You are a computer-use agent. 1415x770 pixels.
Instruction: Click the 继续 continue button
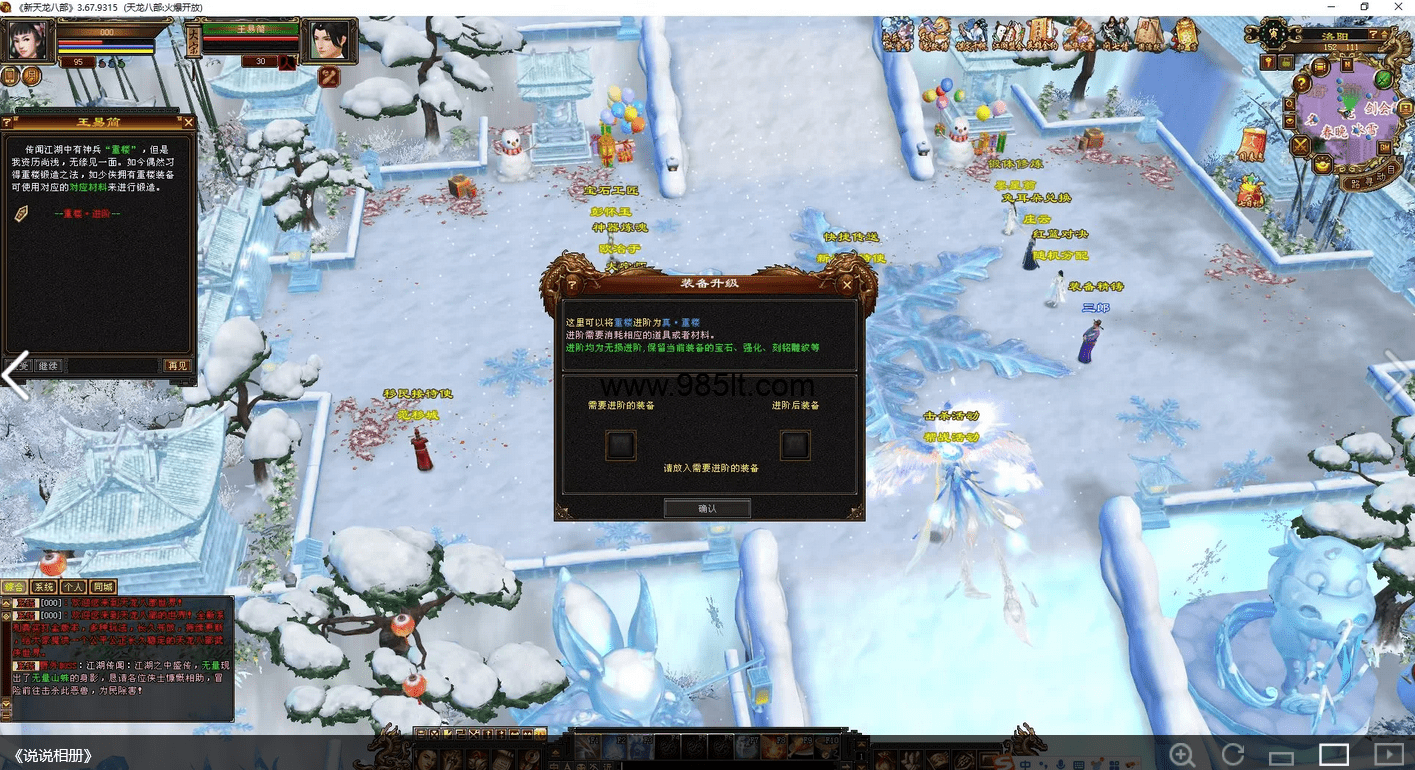pos(49,366)
